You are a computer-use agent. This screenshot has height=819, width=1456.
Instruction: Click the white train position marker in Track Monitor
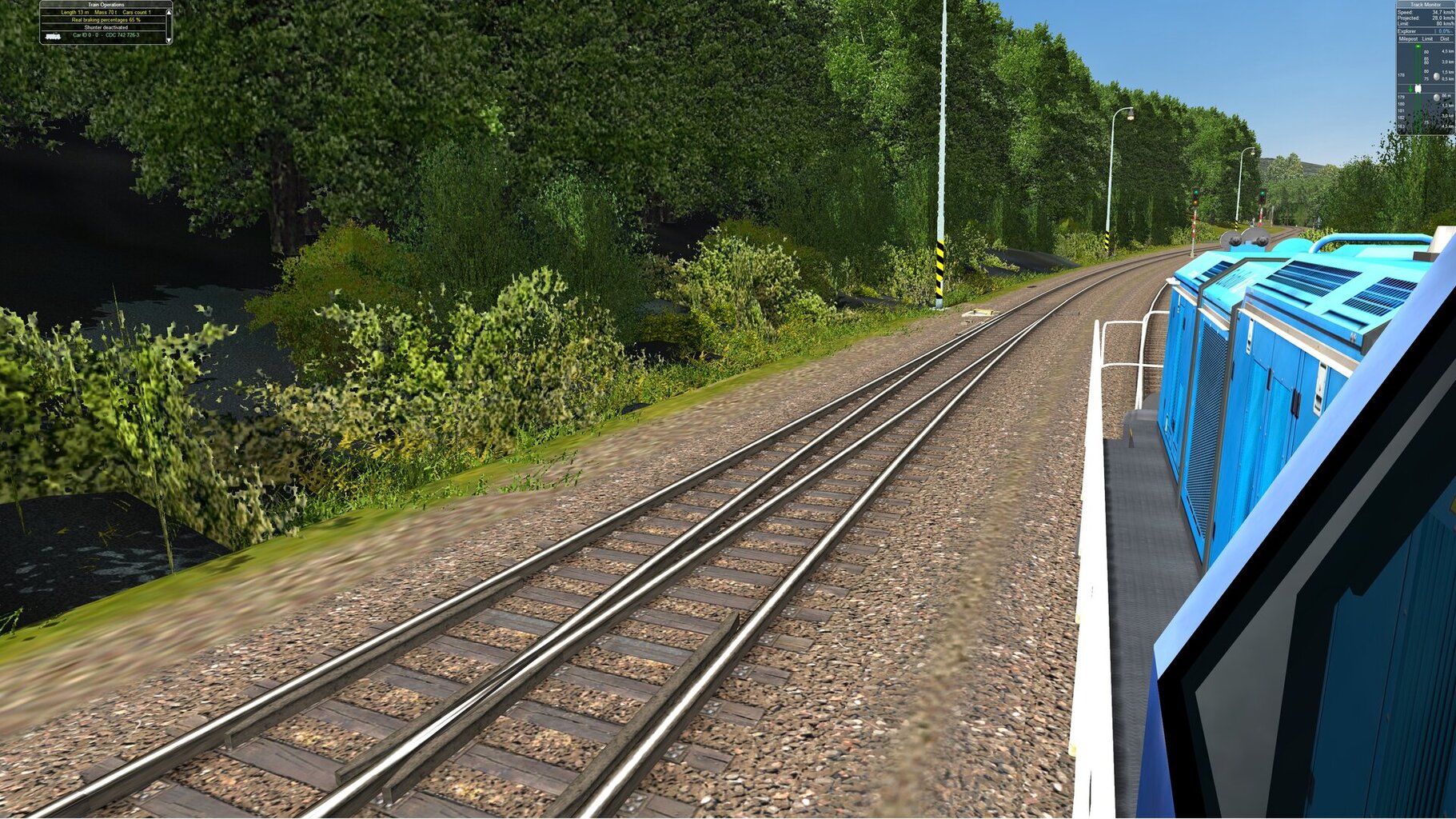tap(1418, 88)
